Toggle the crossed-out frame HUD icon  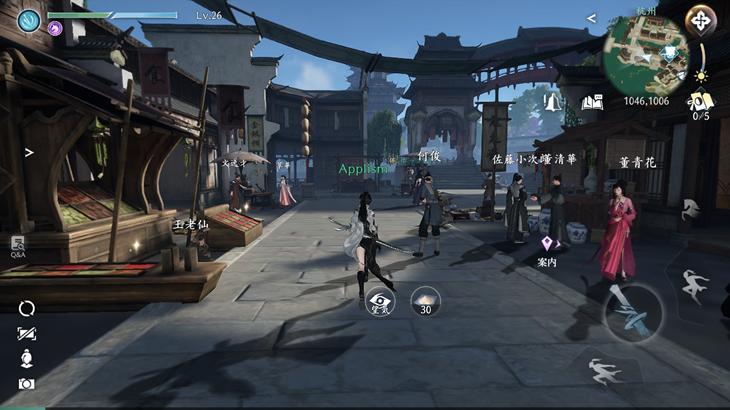(26, 334)
